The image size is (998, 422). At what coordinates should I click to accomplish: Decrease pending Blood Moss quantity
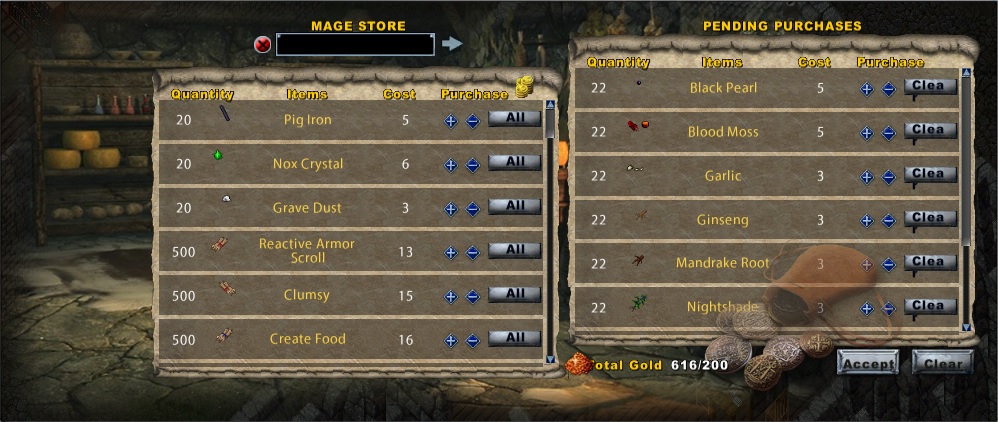[888, 132]
